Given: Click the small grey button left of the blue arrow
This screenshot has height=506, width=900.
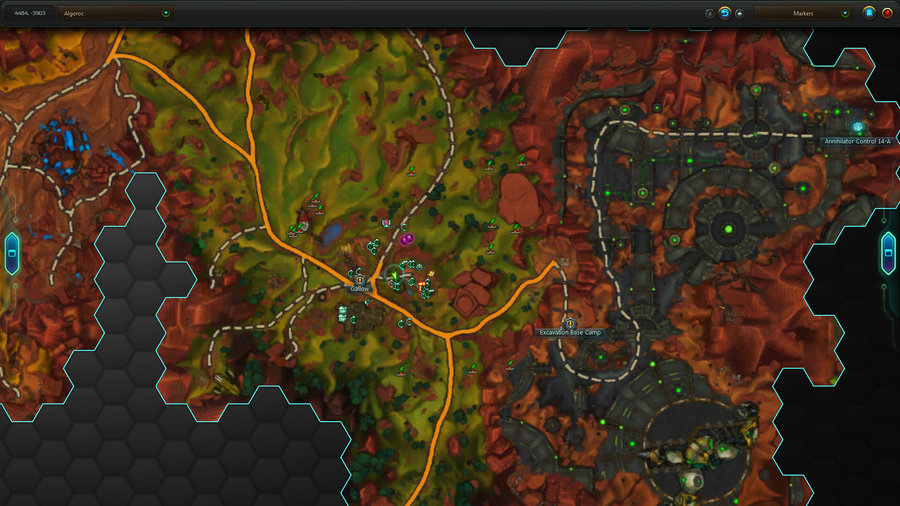Looking at the screenshot, I should click(709, 14).
